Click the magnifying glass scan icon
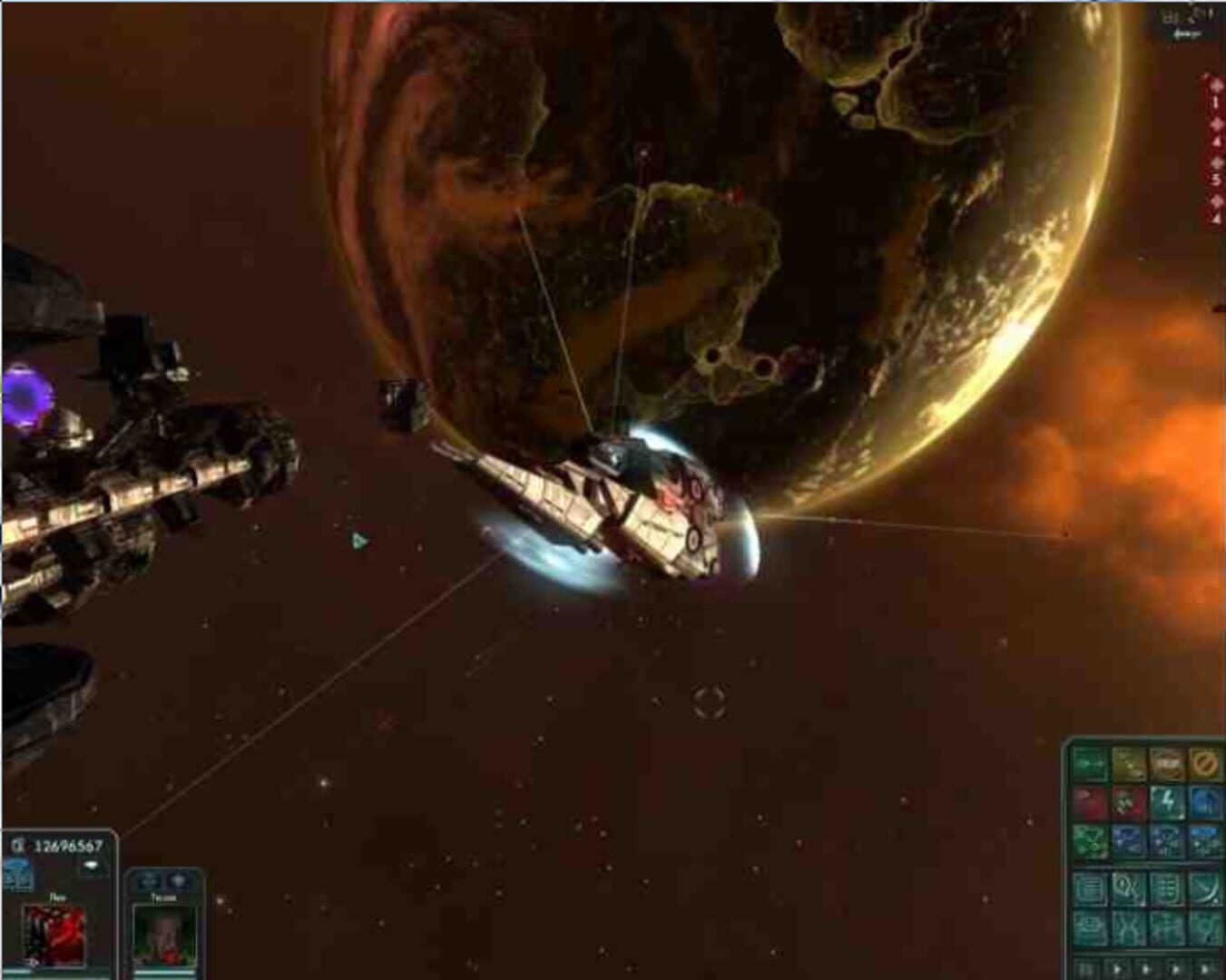The width and height of the screenshot is (1226, 980). [x=1130, y=887]
